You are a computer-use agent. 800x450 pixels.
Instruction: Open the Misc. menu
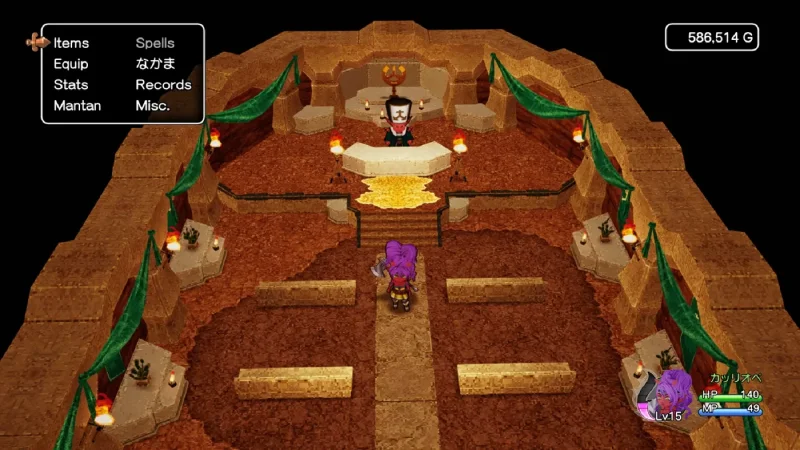pos(153,106)
